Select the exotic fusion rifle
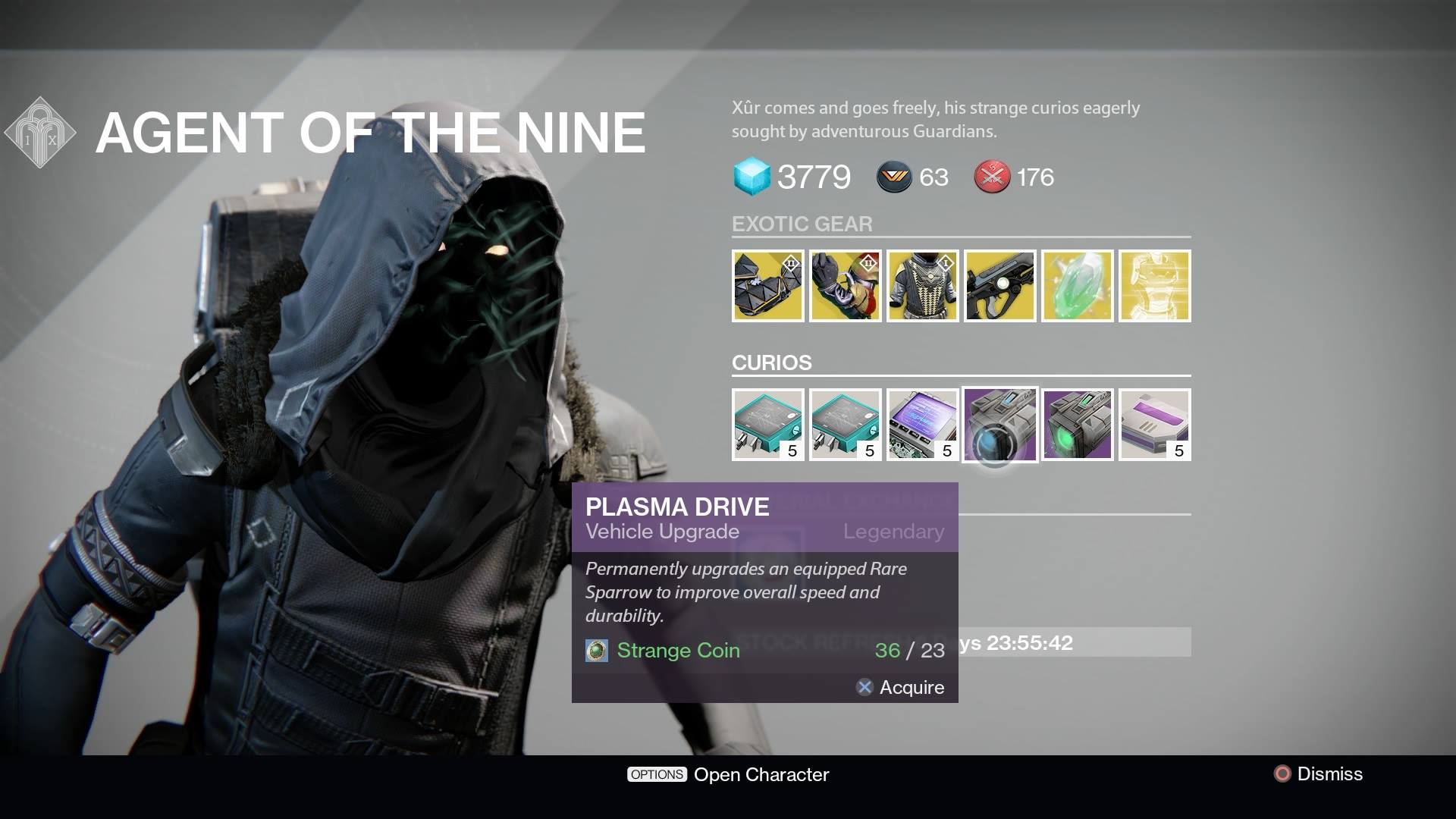Image resolution: width=1456 pixels, height=819 pixels. click(999, 286)
